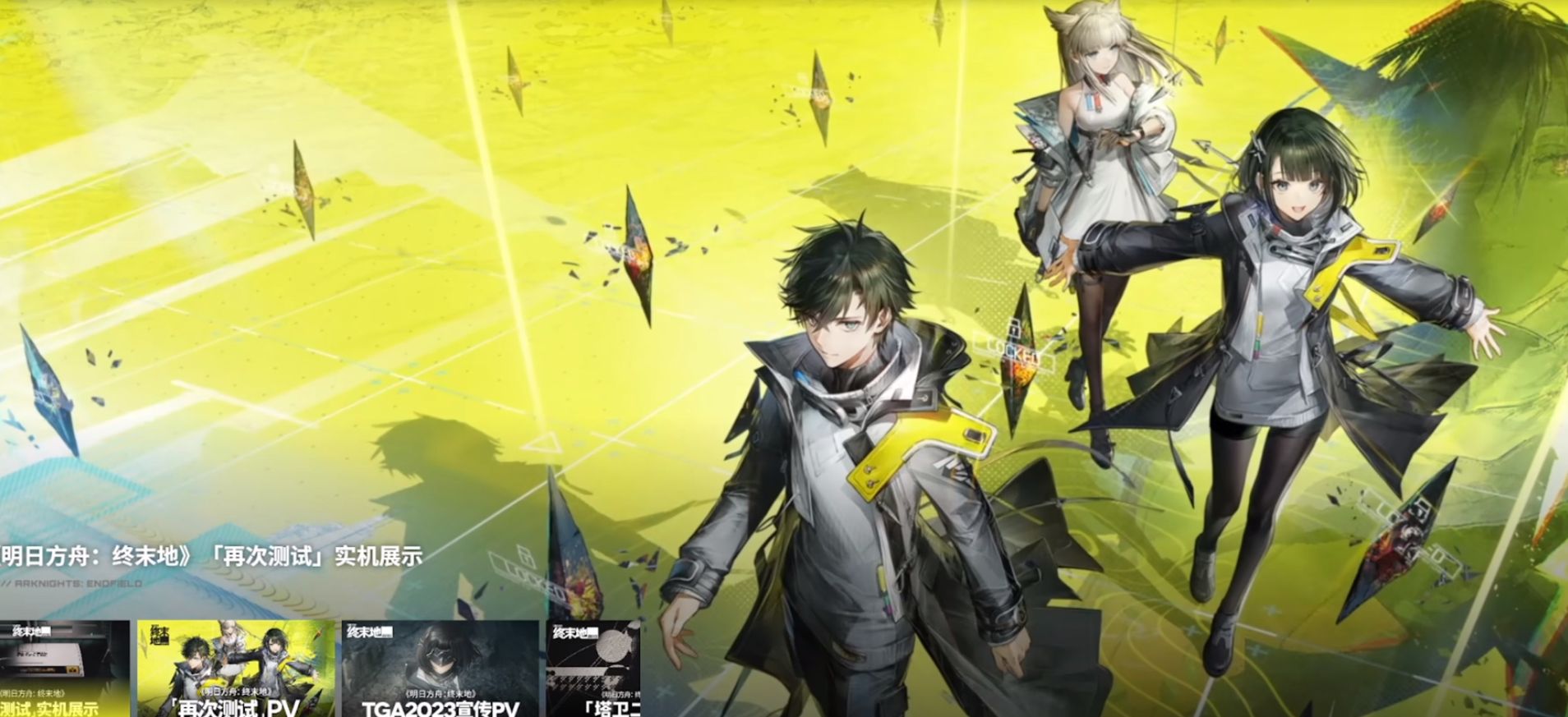Select the yellow 「再次测试」PV thumbnail
This screenshot has width=1568, height=717.
pyautogui.click(x=236, y=669)
